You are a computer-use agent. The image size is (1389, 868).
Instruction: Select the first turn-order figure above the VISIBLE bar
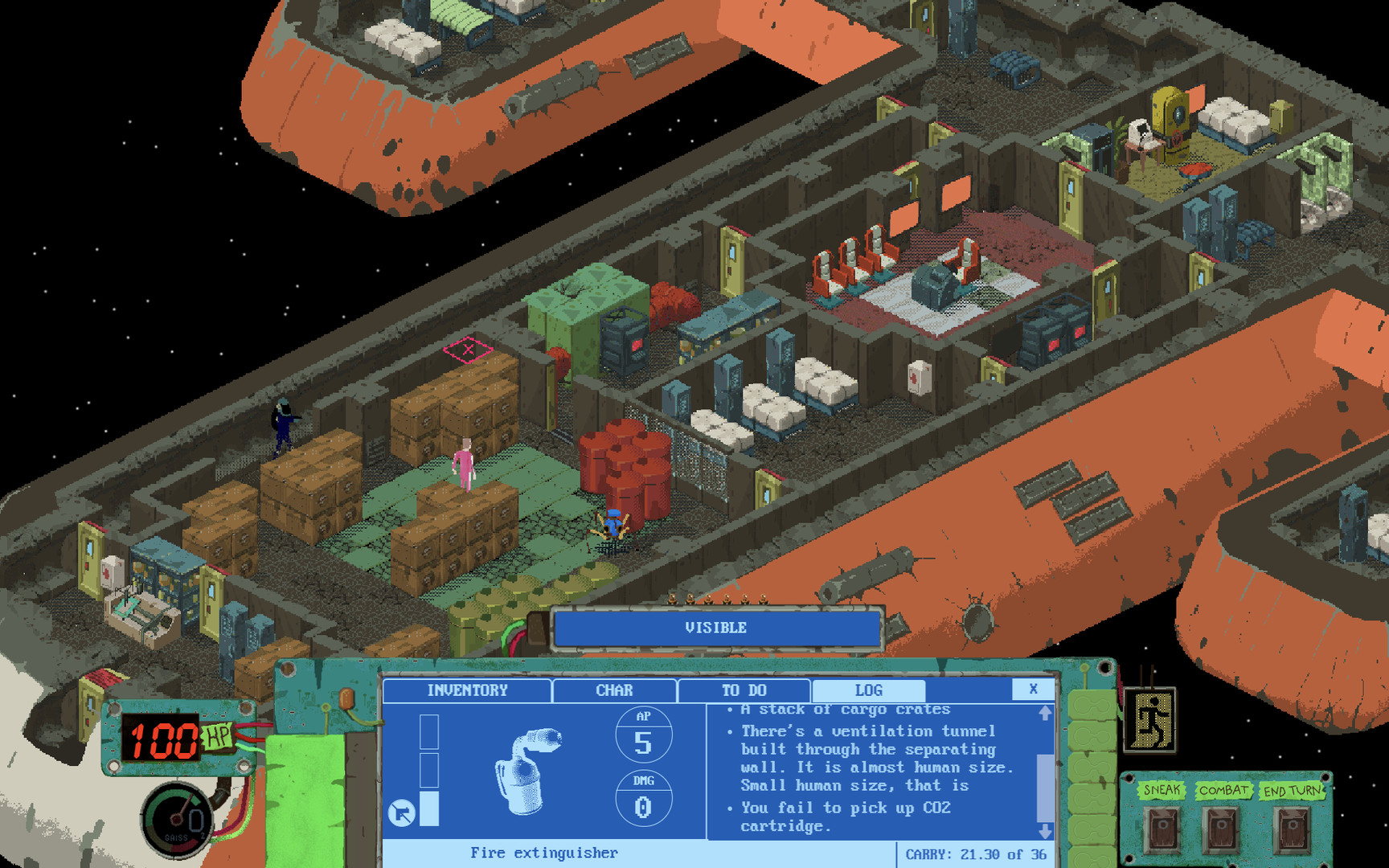point(671,600)
